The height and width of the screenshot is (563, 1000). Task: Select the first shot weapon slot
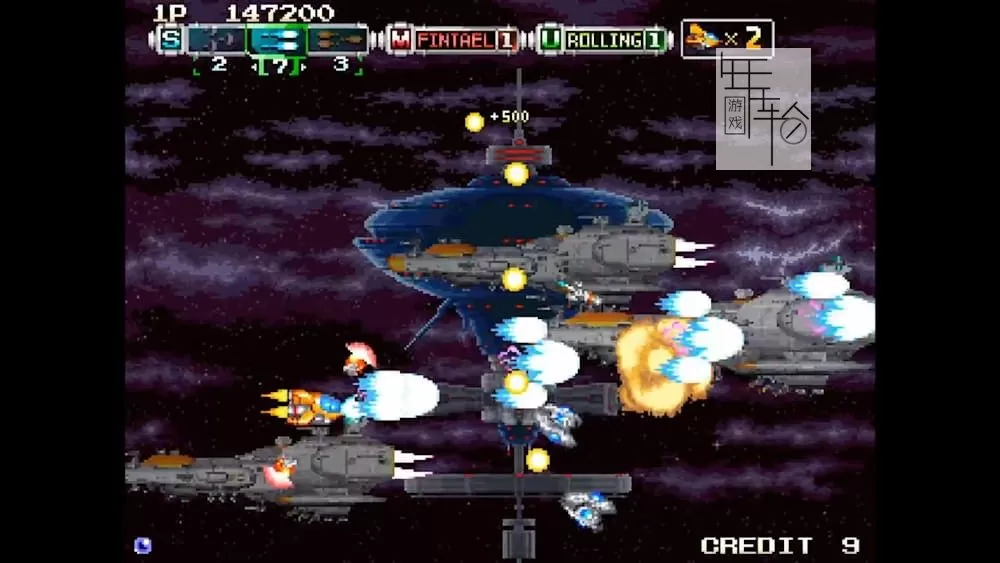tap(216, 40)
